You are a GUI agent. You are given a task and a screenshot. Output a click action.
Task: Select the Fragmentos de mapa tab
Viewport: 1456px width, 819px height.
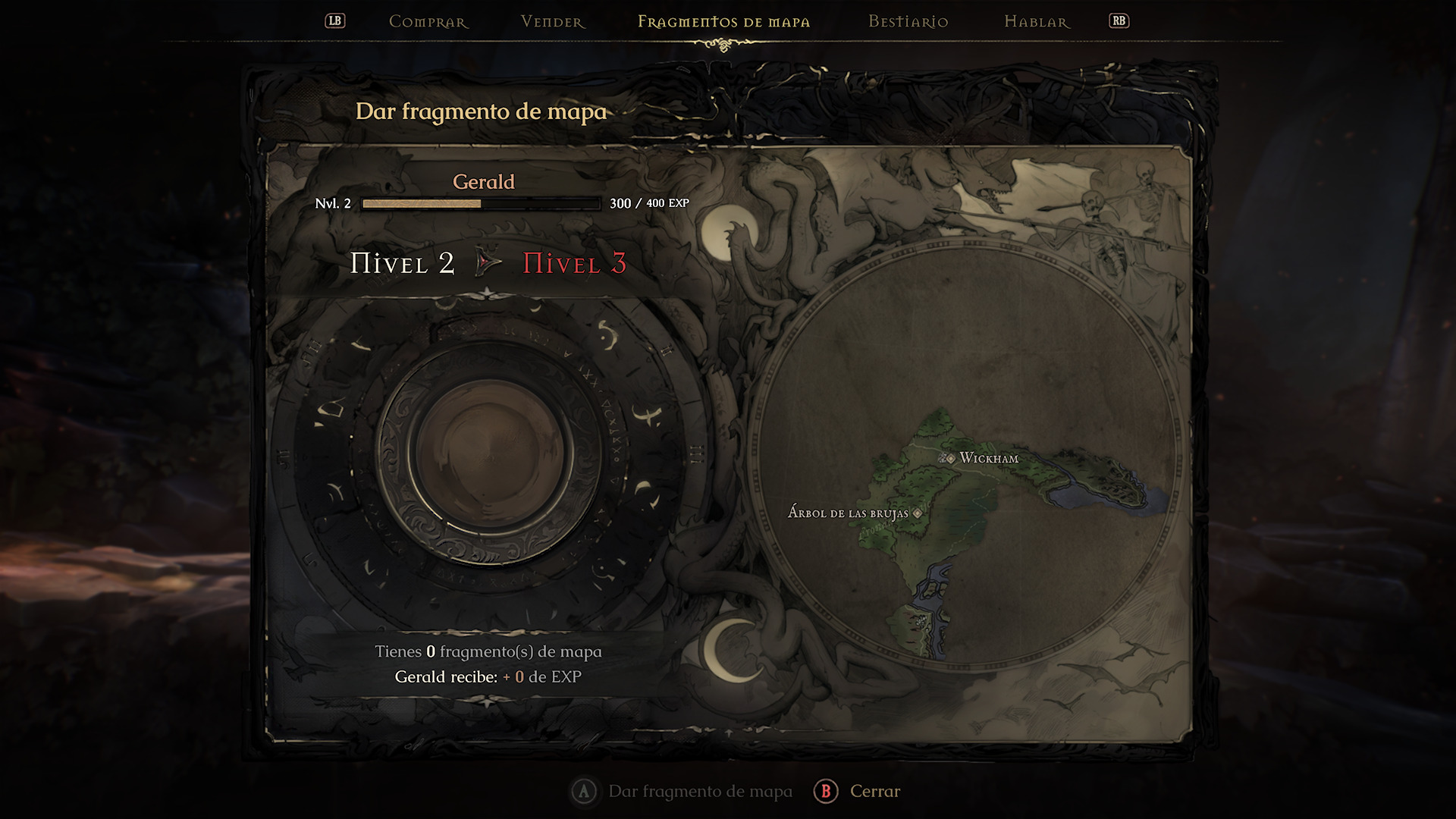(x=723, y=22)
